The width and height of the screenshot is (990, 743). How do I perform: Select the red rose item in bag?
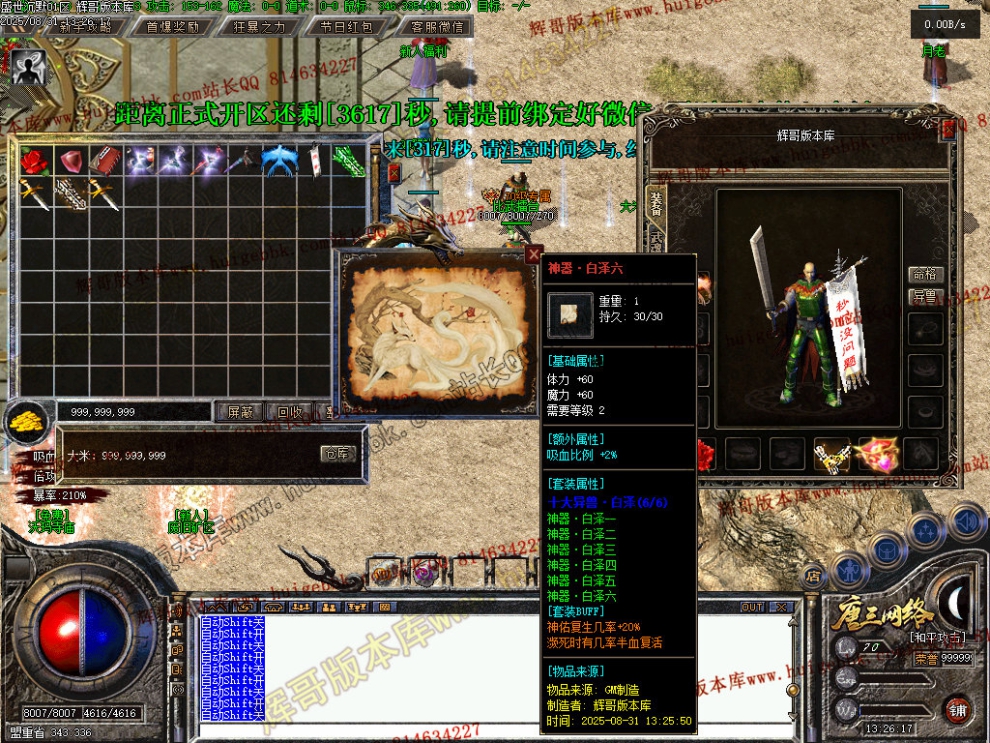pos(34,160)
